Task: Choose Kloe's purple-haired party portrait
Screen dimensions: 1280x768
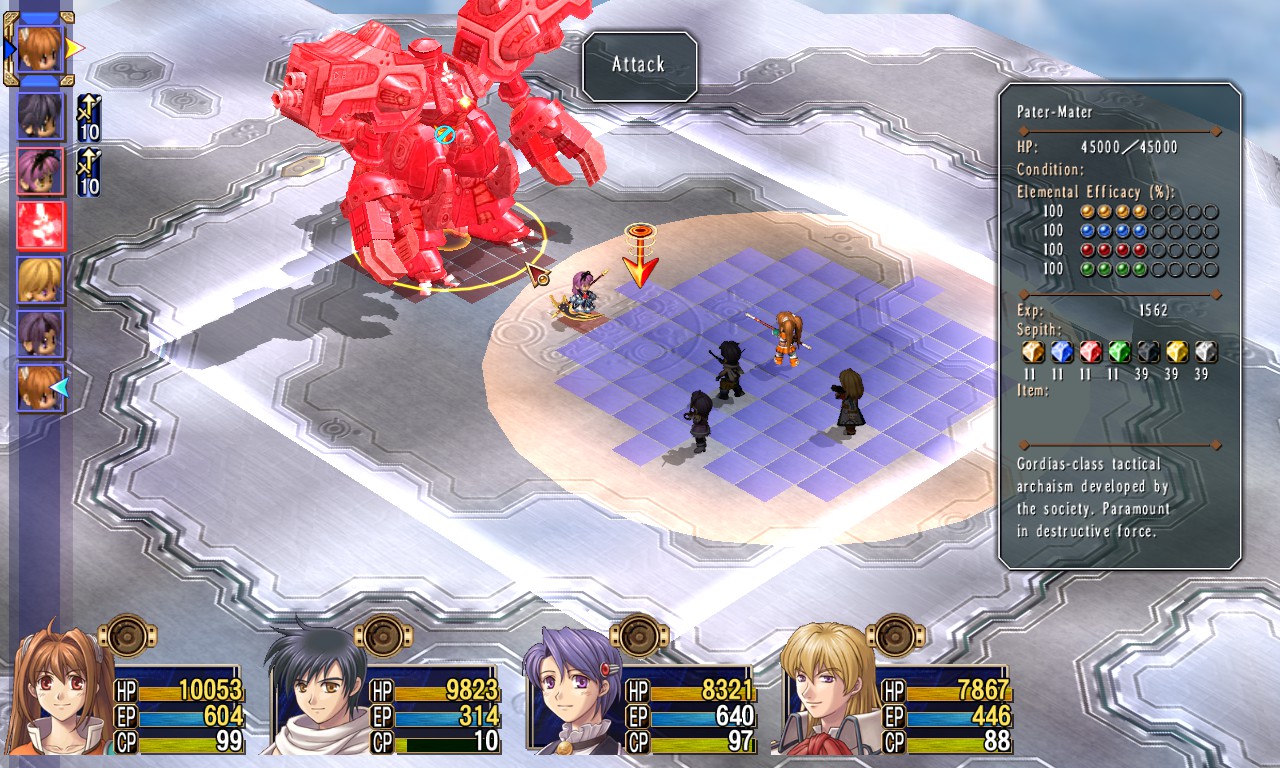Action: click(x=573, y=692)
